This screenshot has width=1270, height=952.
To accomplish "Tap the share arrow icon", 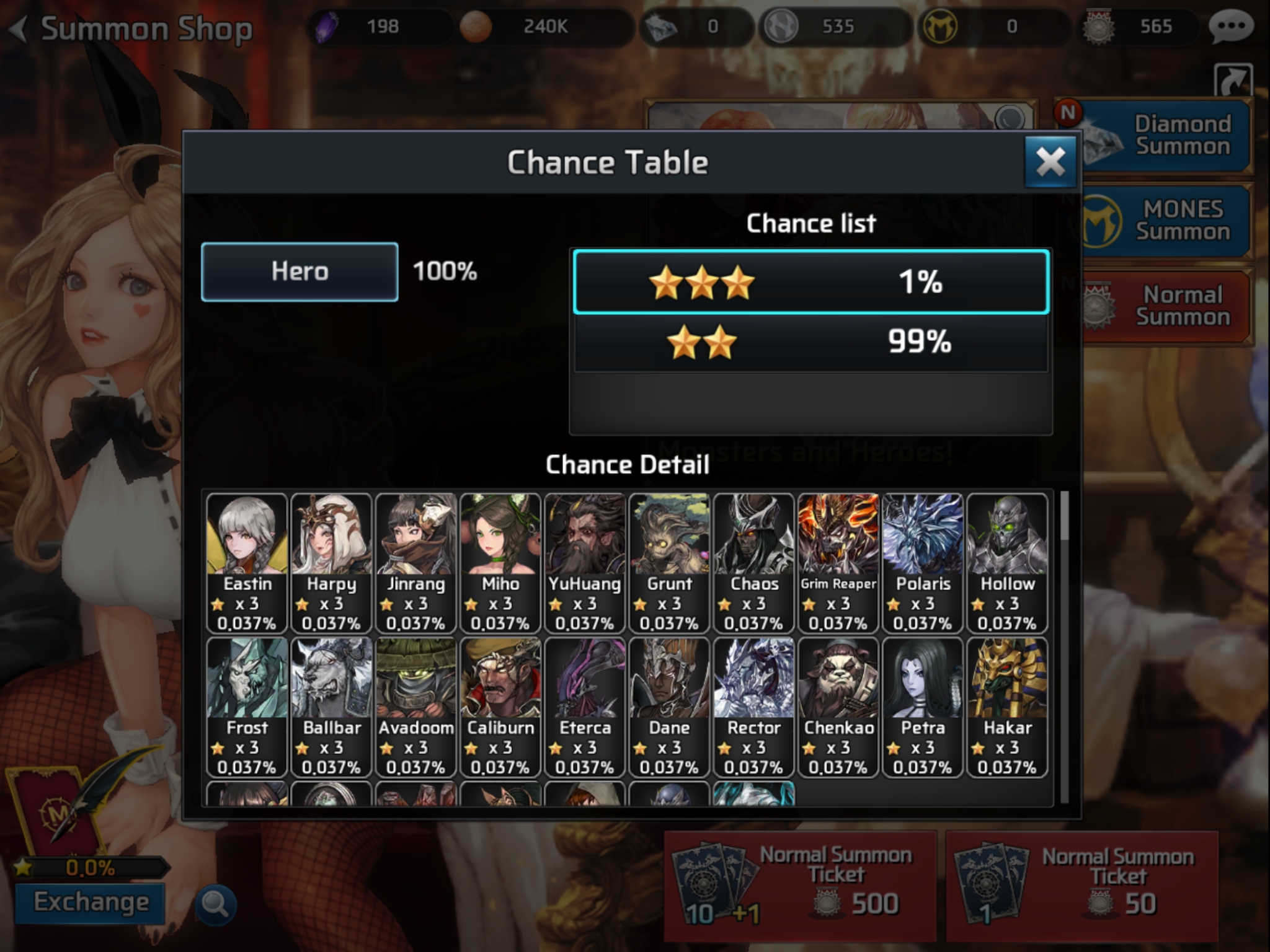I will pyautogui.click(x=1233, y=81).
